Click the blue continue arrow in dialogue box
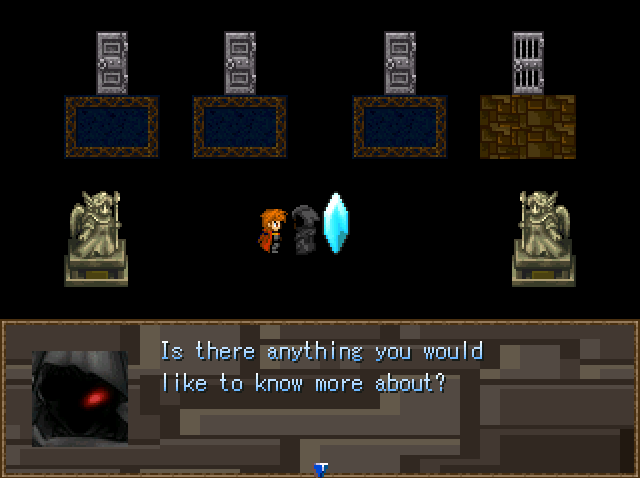 coord(321,468)
